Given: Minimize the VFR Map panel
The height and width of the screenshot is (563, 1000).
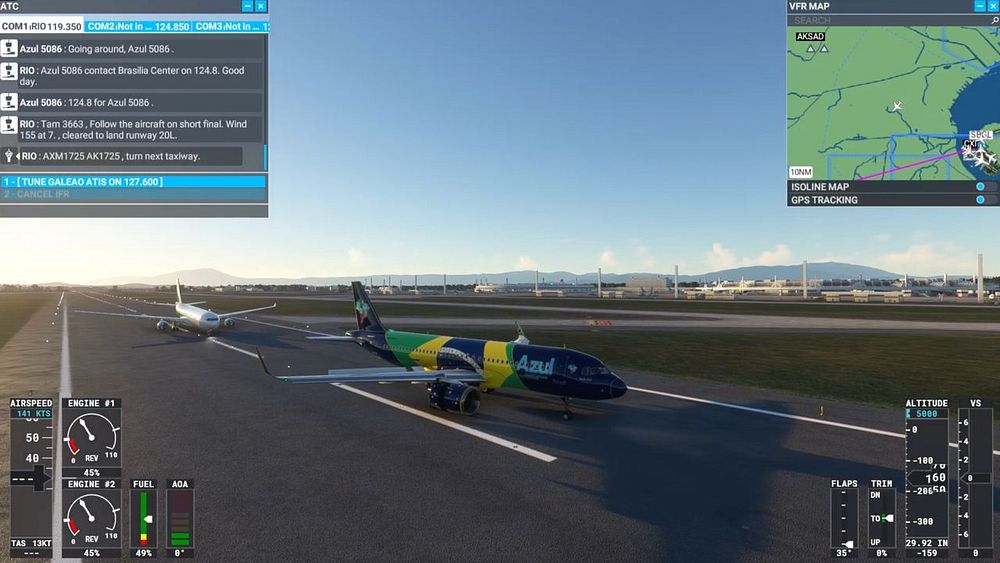Looking at the screenshot, I should tap(980, 6).
